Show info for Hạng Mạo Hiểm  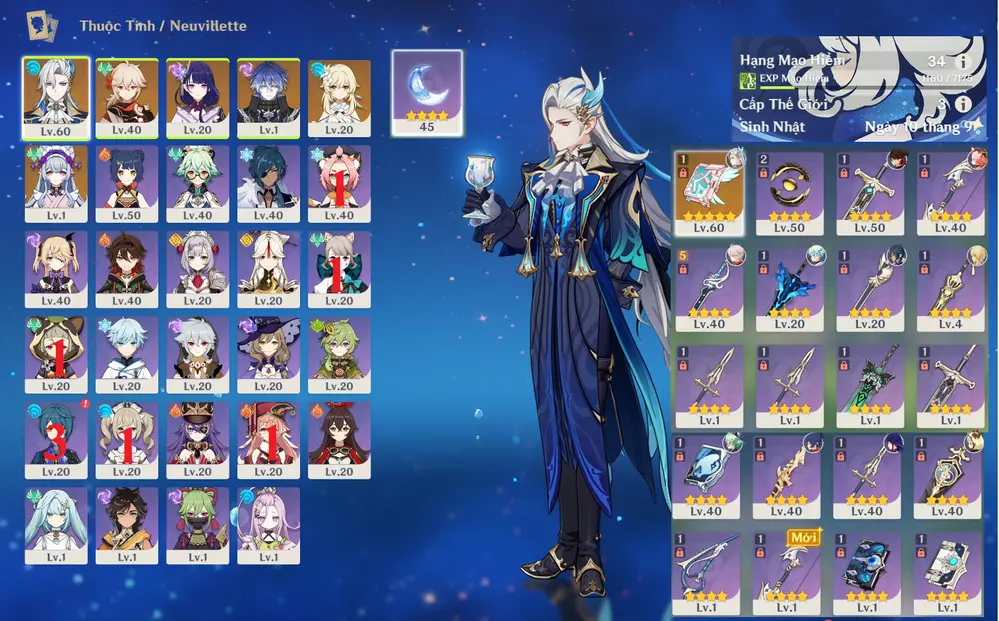click(963, 61)
